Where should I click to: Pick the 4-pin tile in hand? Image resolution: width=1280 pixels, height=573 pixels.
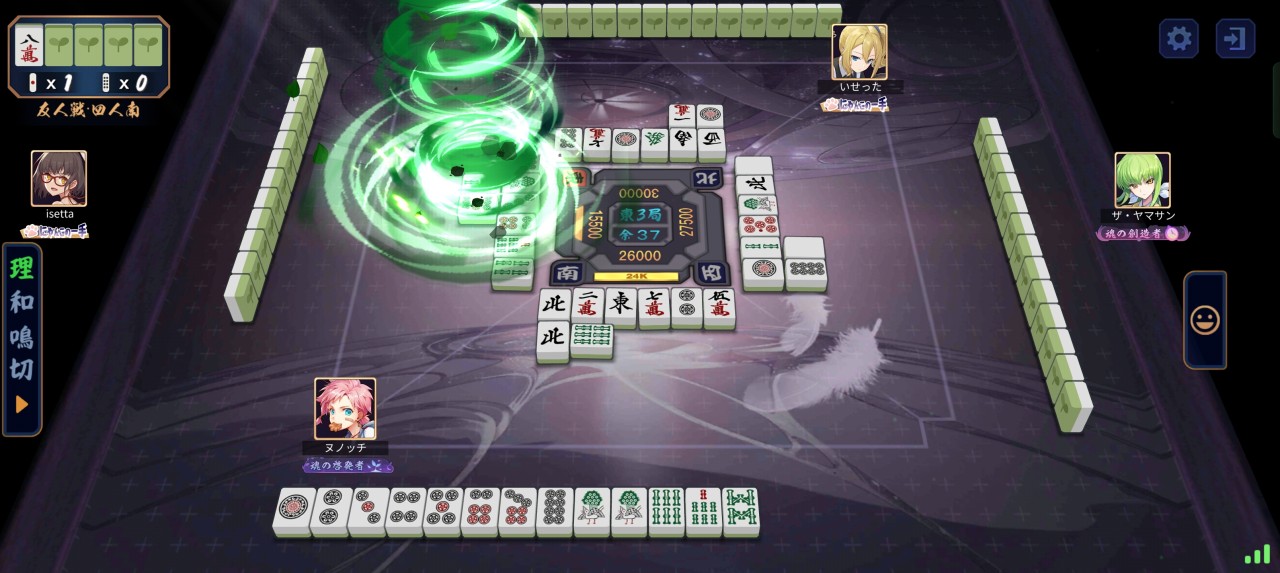[x=407, y=511]
